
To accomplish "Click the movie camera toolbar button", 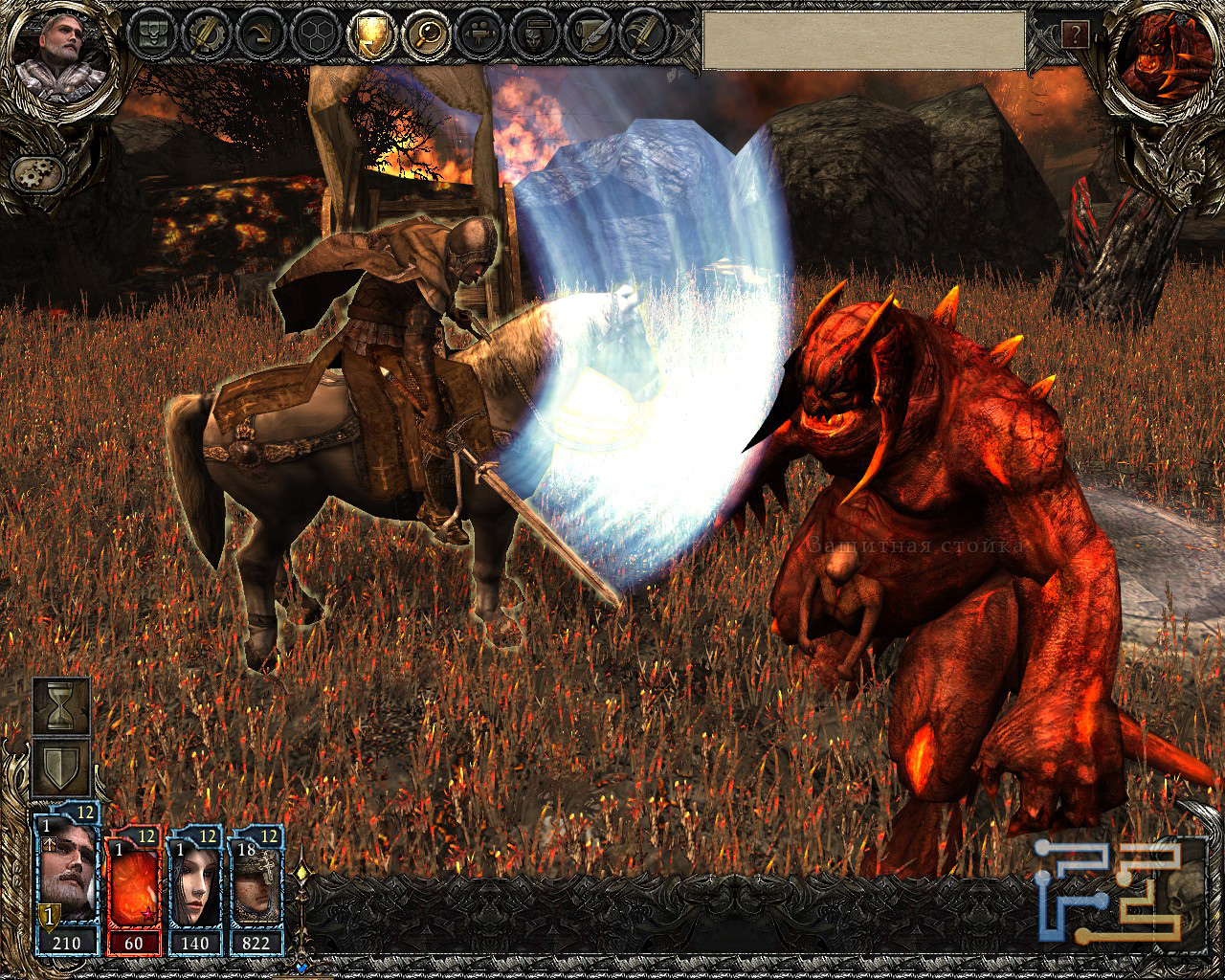I will pyautogui.click(x=476, y=35).
